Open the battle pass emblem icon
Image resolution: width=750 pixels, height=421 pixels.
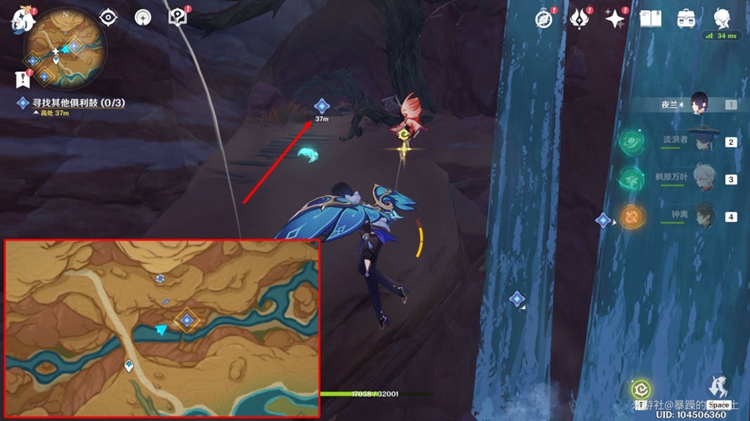[x=580, y=18]
